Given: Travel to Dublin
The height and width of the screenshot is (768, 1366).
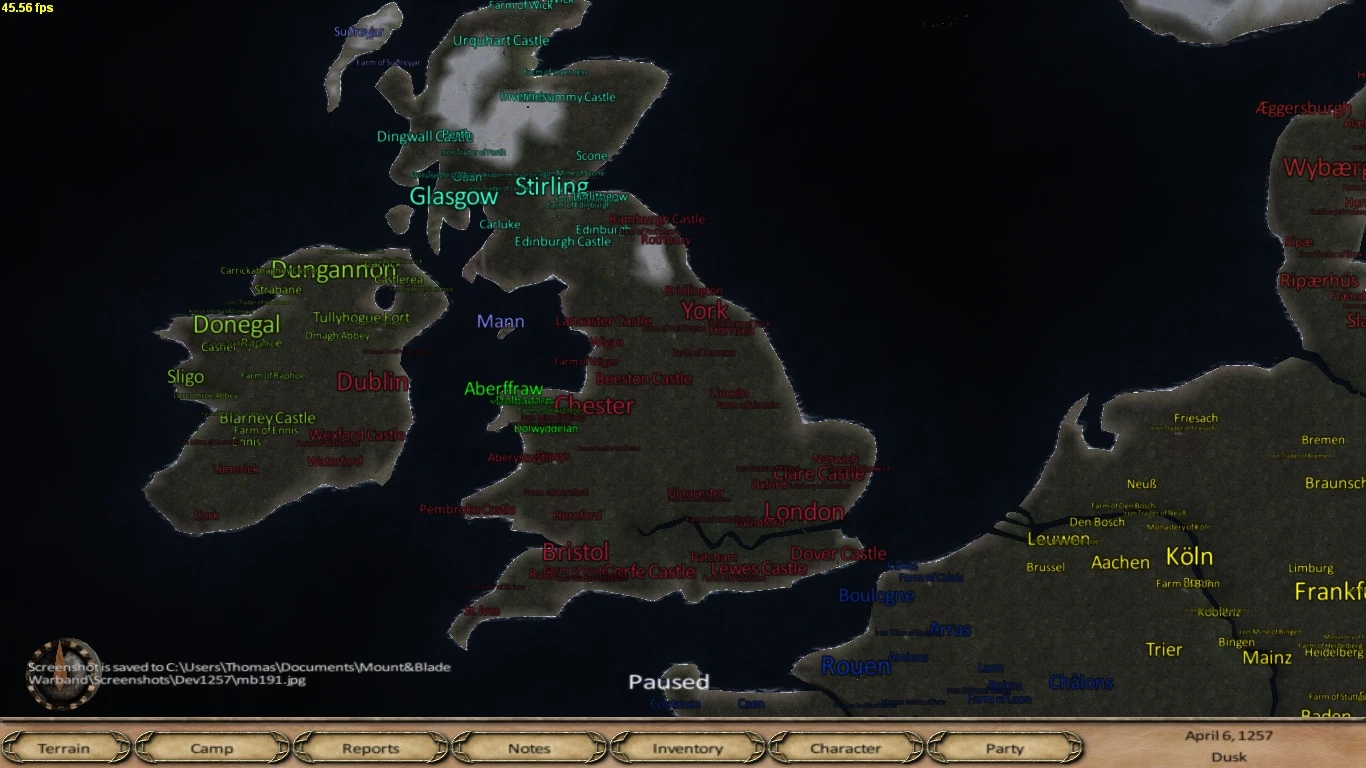Looking at the screenshot, I should point(372,383).
